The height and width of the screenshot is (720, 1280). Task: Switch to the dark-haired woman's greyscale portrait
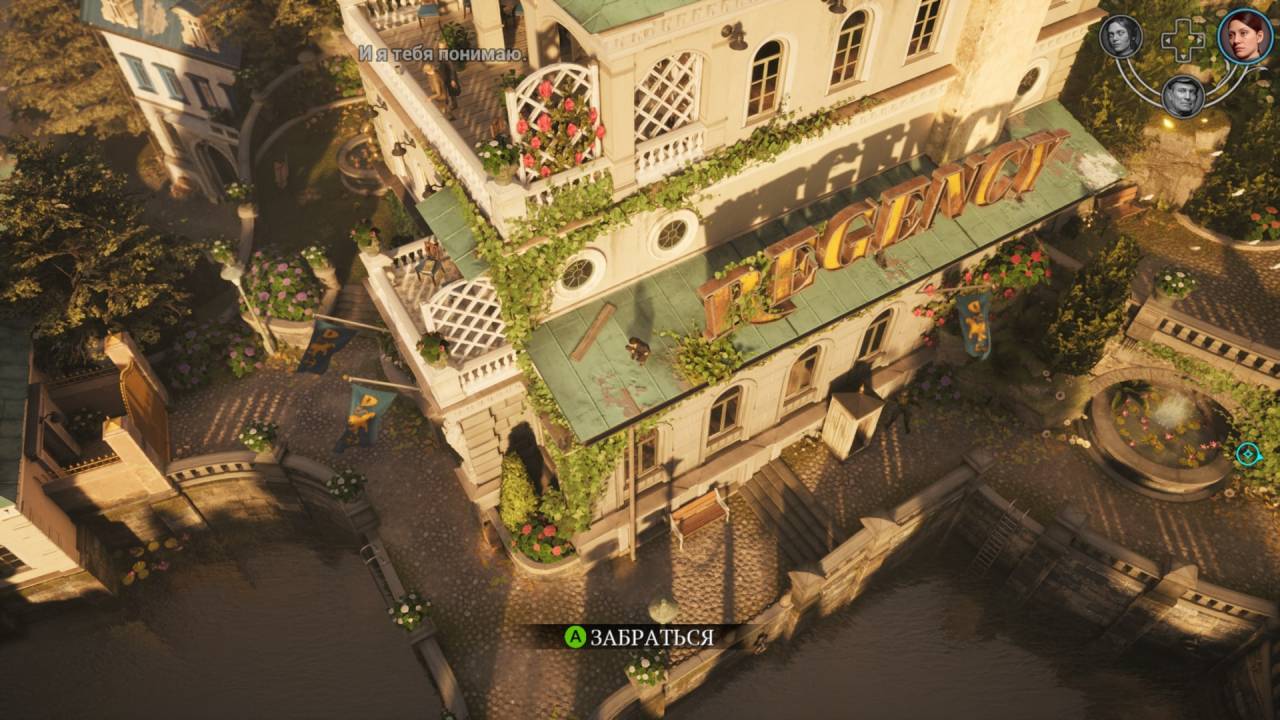pos(1121,37)
